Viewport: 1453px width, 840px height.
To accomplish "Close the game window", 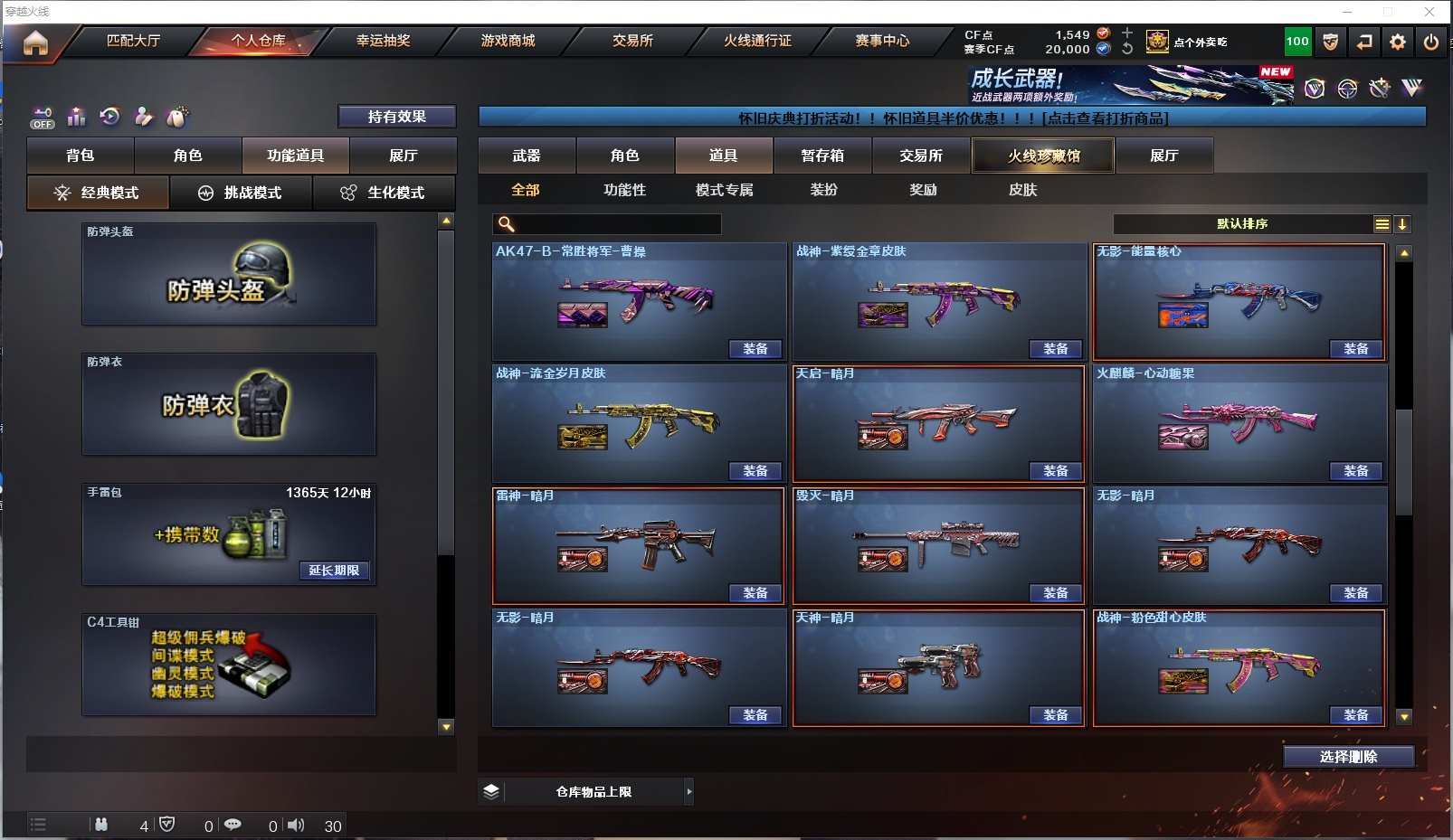I will pos(1429,12).
